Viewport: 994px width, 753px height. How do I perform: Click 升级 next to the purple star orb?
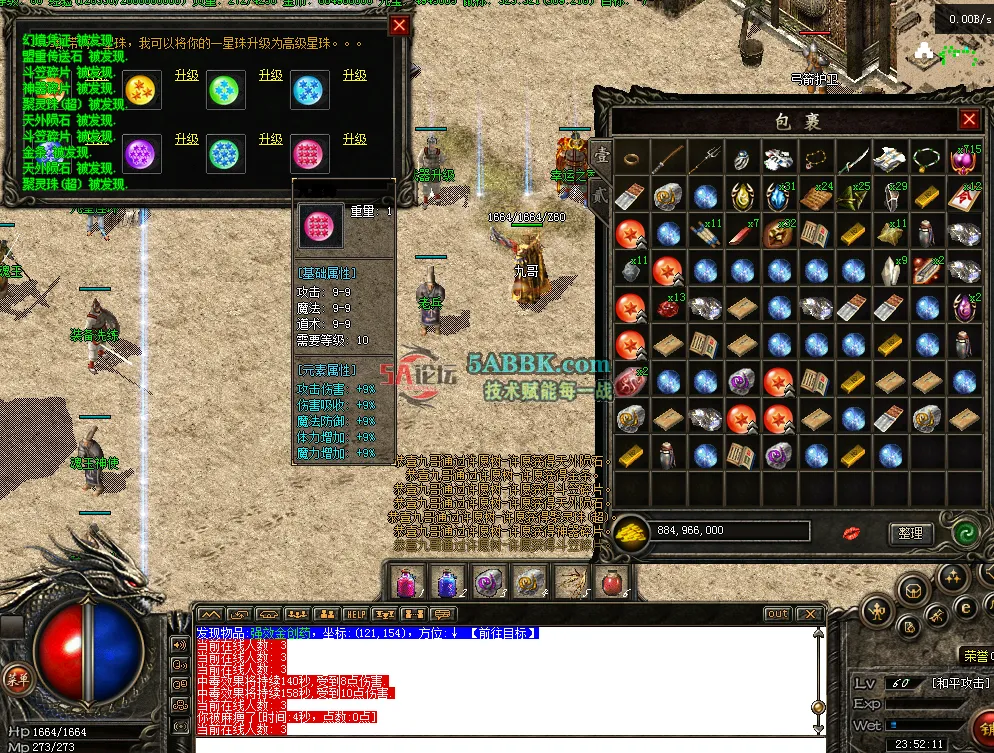187,140
